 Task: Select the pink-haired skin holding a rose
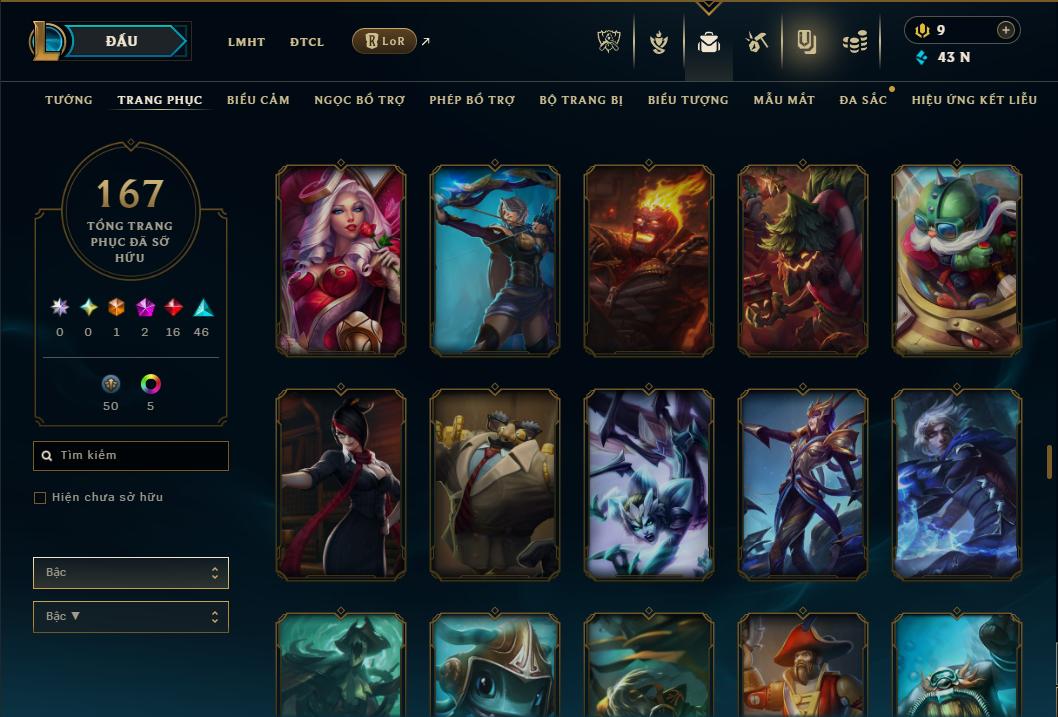[x=341, y=261]
